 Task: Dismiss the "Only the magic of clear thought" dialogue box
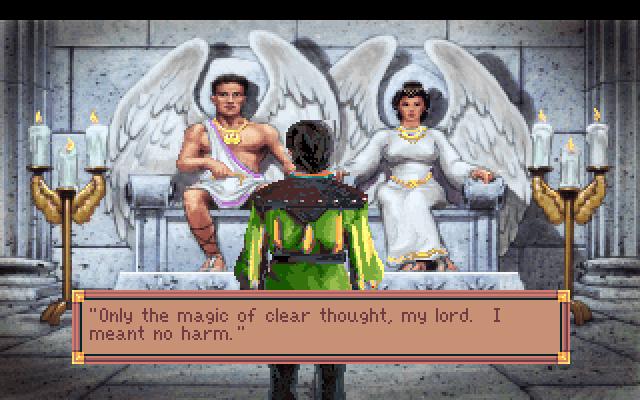pyautogui.click(x=320, y=325)
